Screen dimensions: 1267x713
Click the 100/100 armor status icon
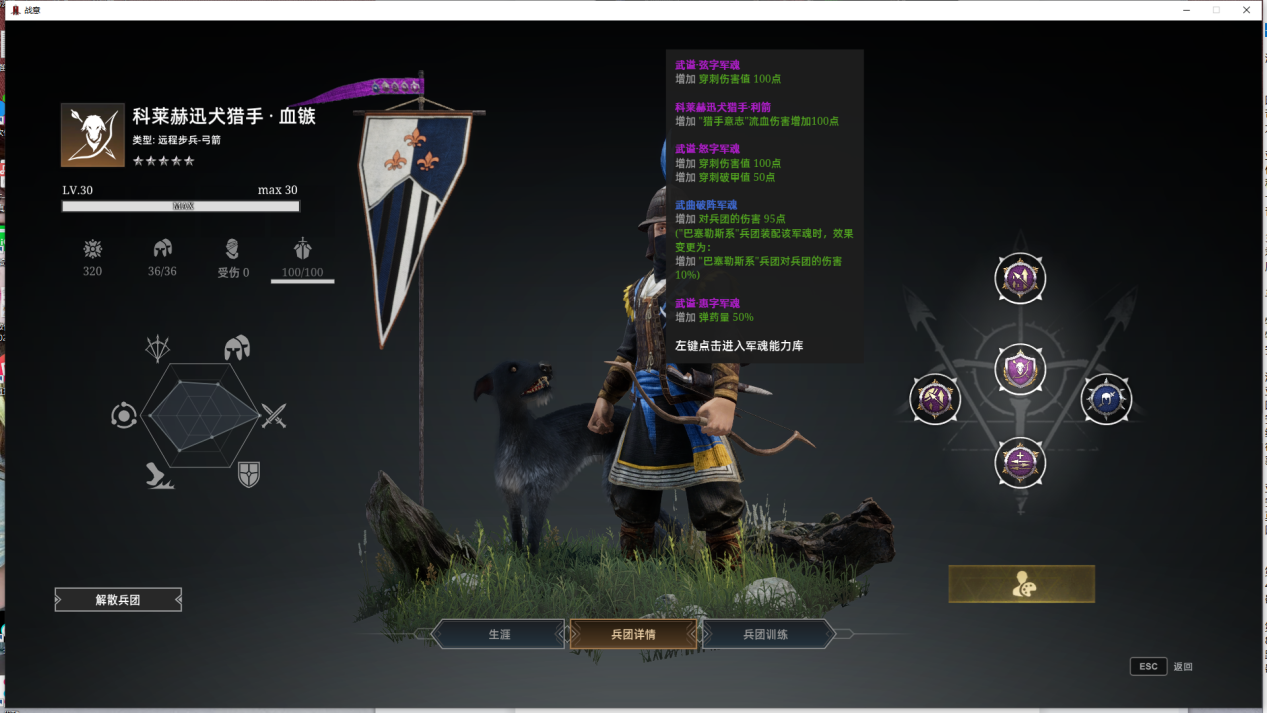click(x=302, y=250)
